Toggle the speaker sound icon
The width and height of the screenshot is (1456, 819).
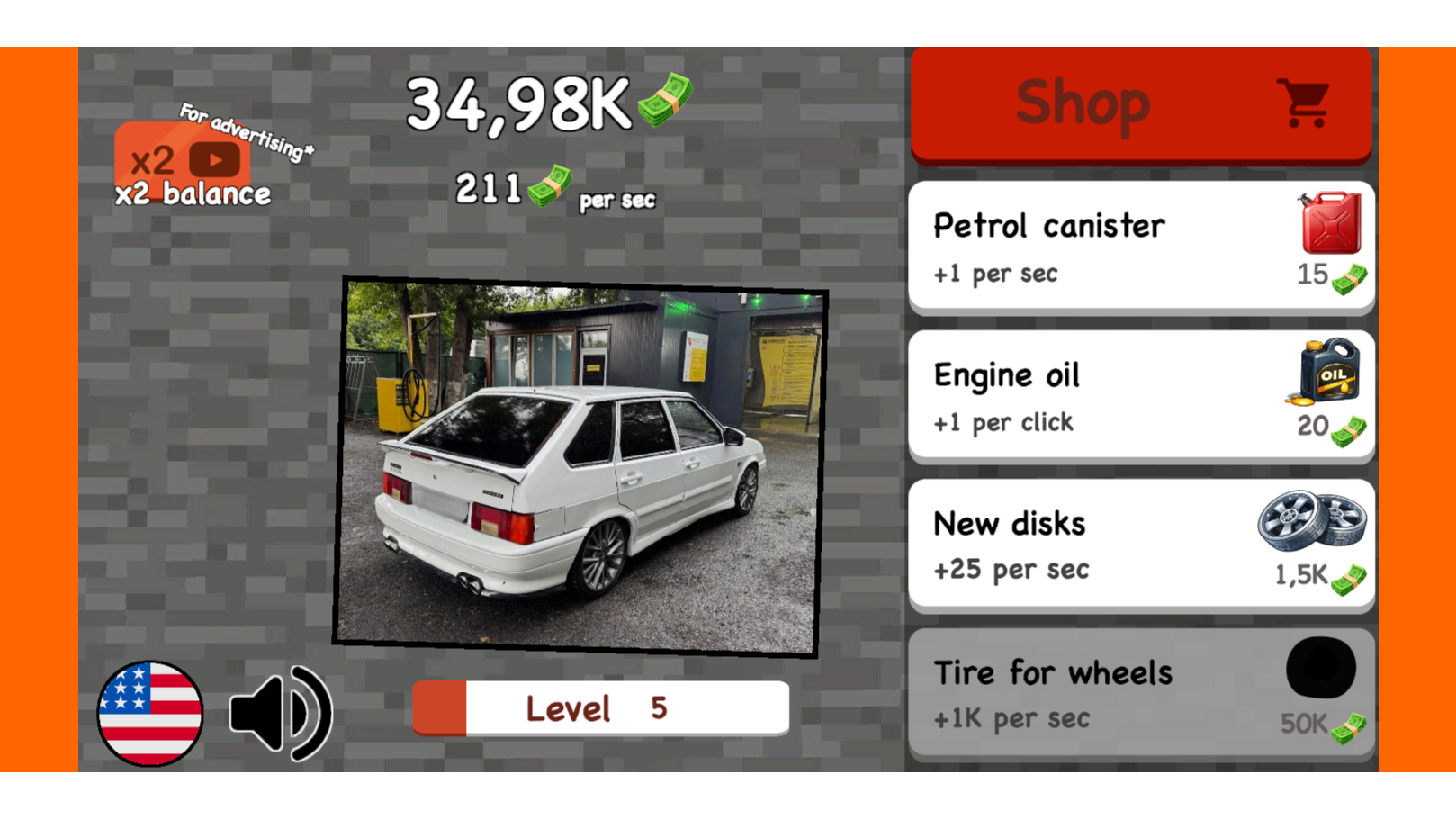click(x=280, y=711)
